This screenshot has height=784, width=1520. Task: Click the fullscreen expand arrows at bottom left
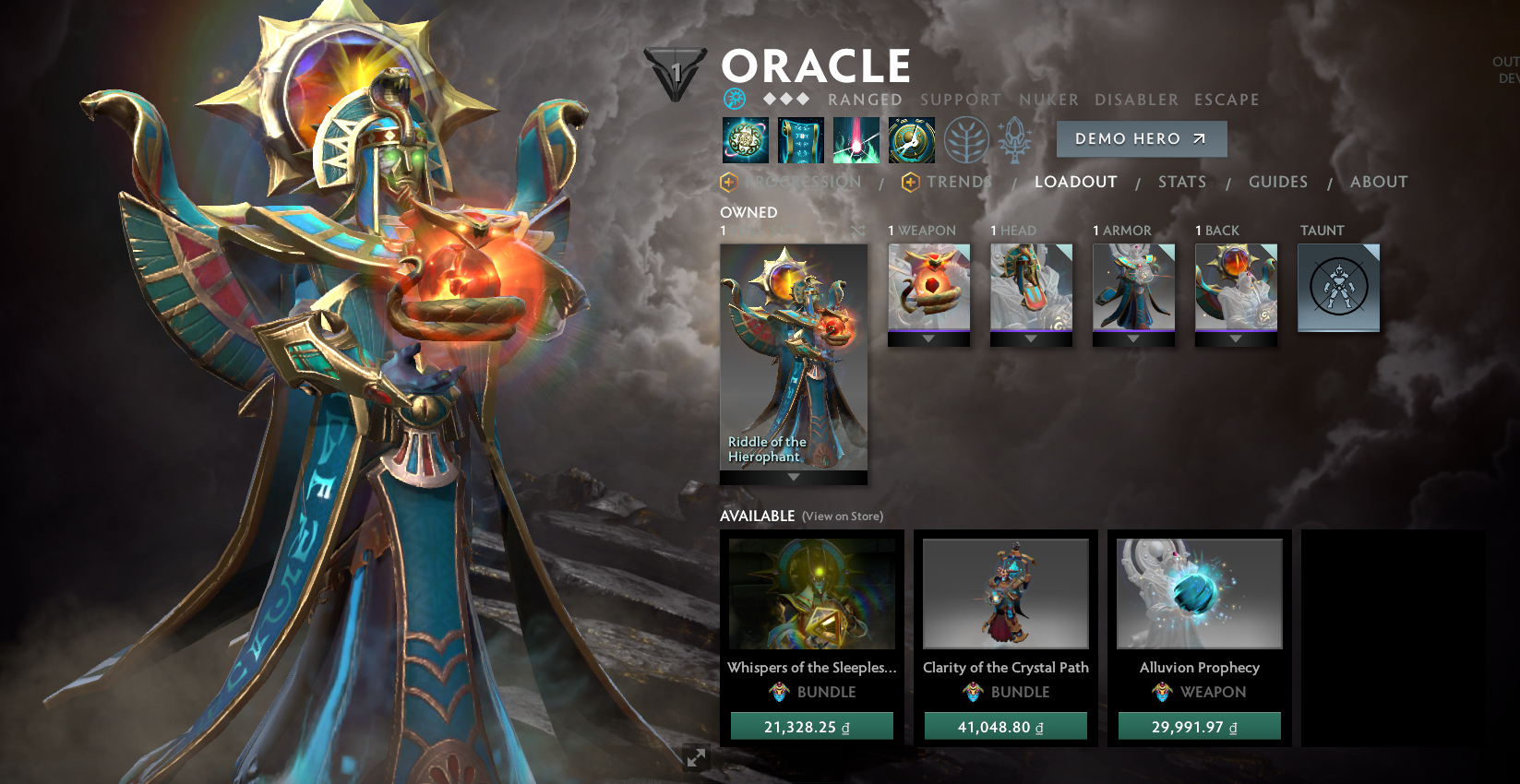pos(697,757)
